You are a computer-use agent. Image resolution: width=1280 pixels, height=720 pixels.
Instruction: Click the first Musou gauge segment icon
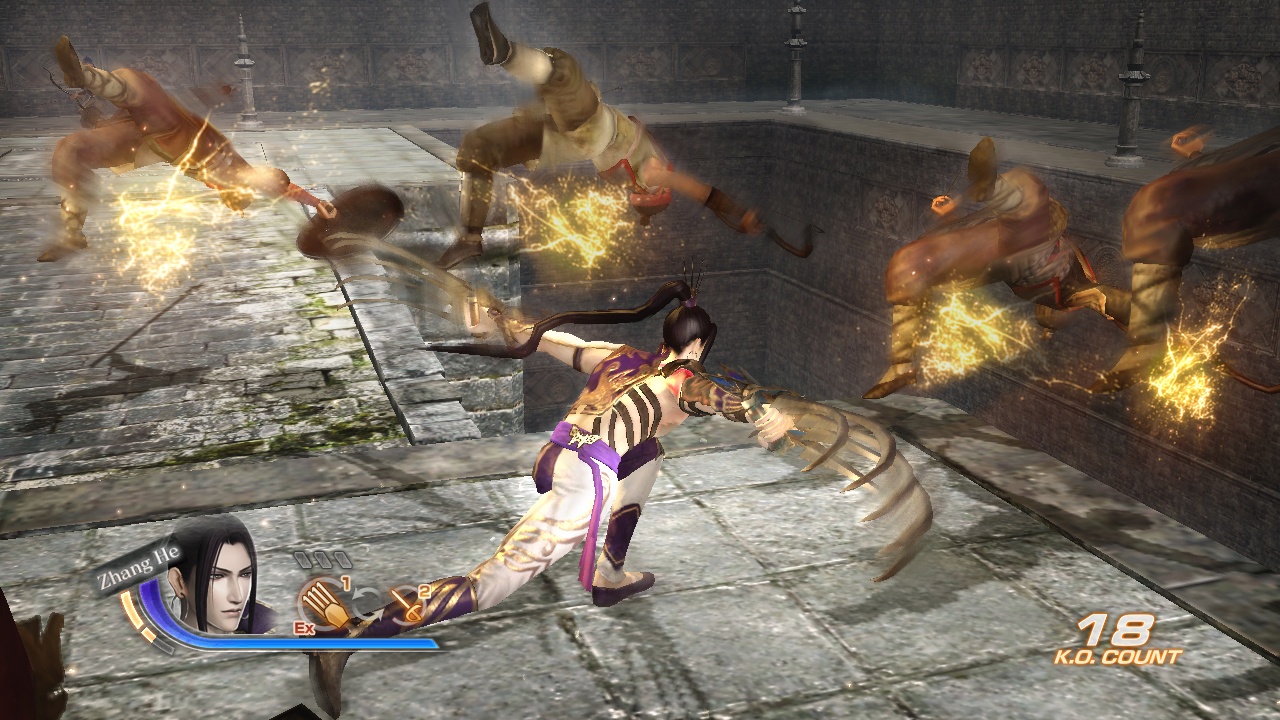pyautogui.click(x=303, y=560)
